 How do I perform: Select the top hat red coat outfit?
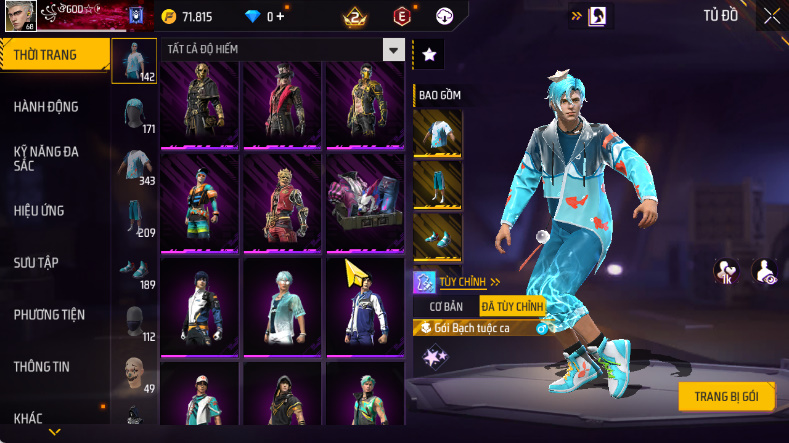282,102
